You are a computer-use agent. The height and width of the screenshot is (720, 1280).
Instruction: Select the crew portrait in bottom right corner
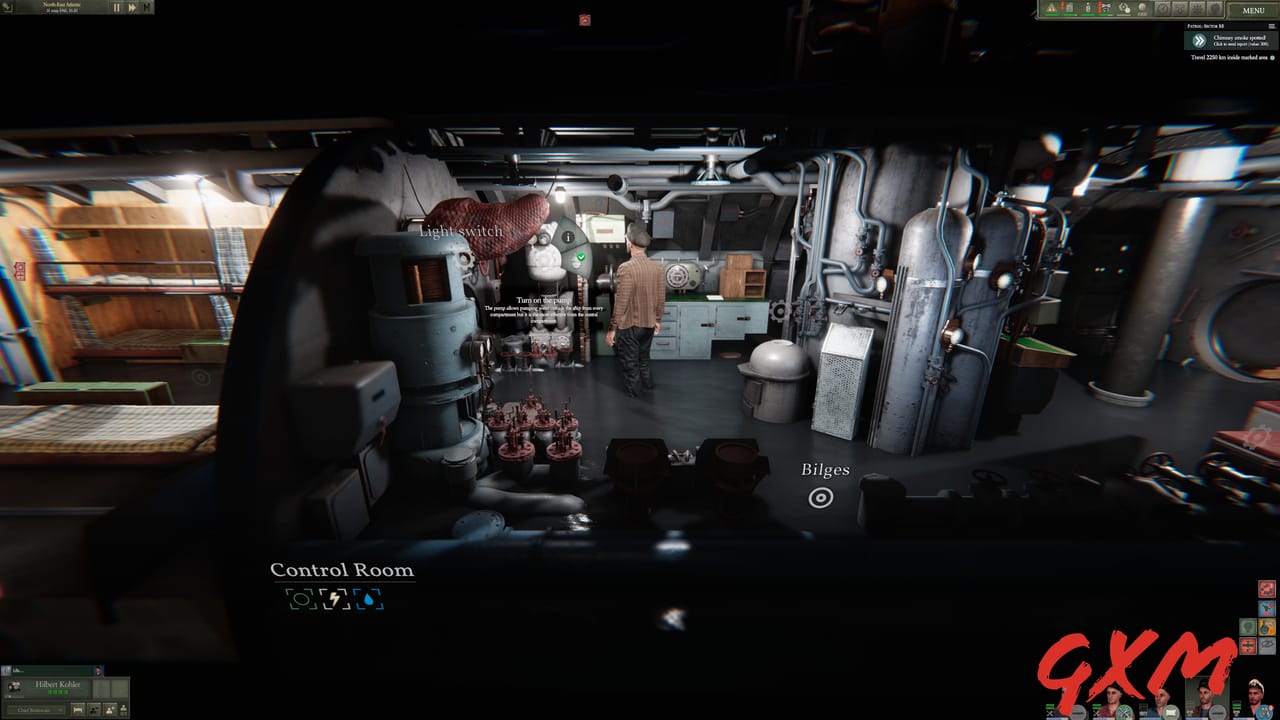click(1255, 700)
